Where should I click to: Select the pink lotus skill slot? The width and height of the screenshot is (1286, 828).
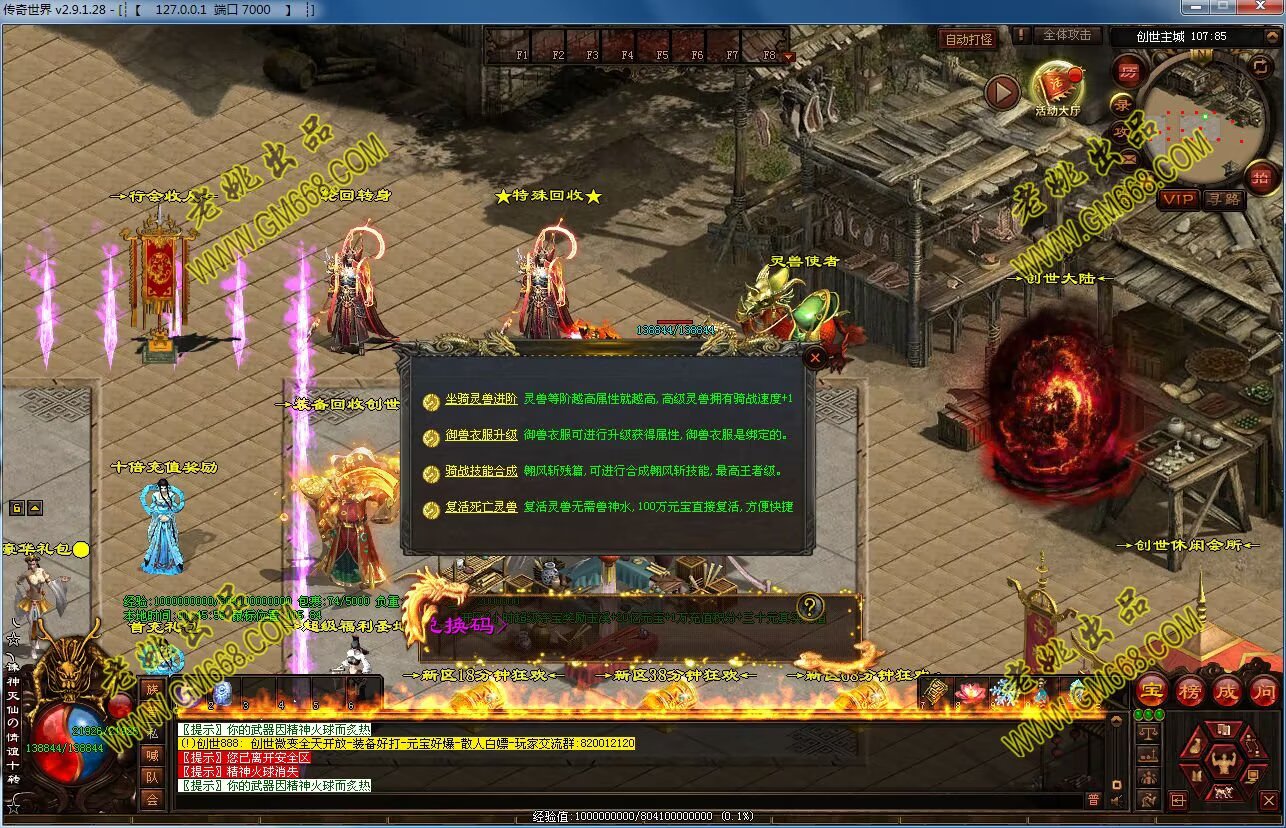pyautogui.click(x=970, y=692)
